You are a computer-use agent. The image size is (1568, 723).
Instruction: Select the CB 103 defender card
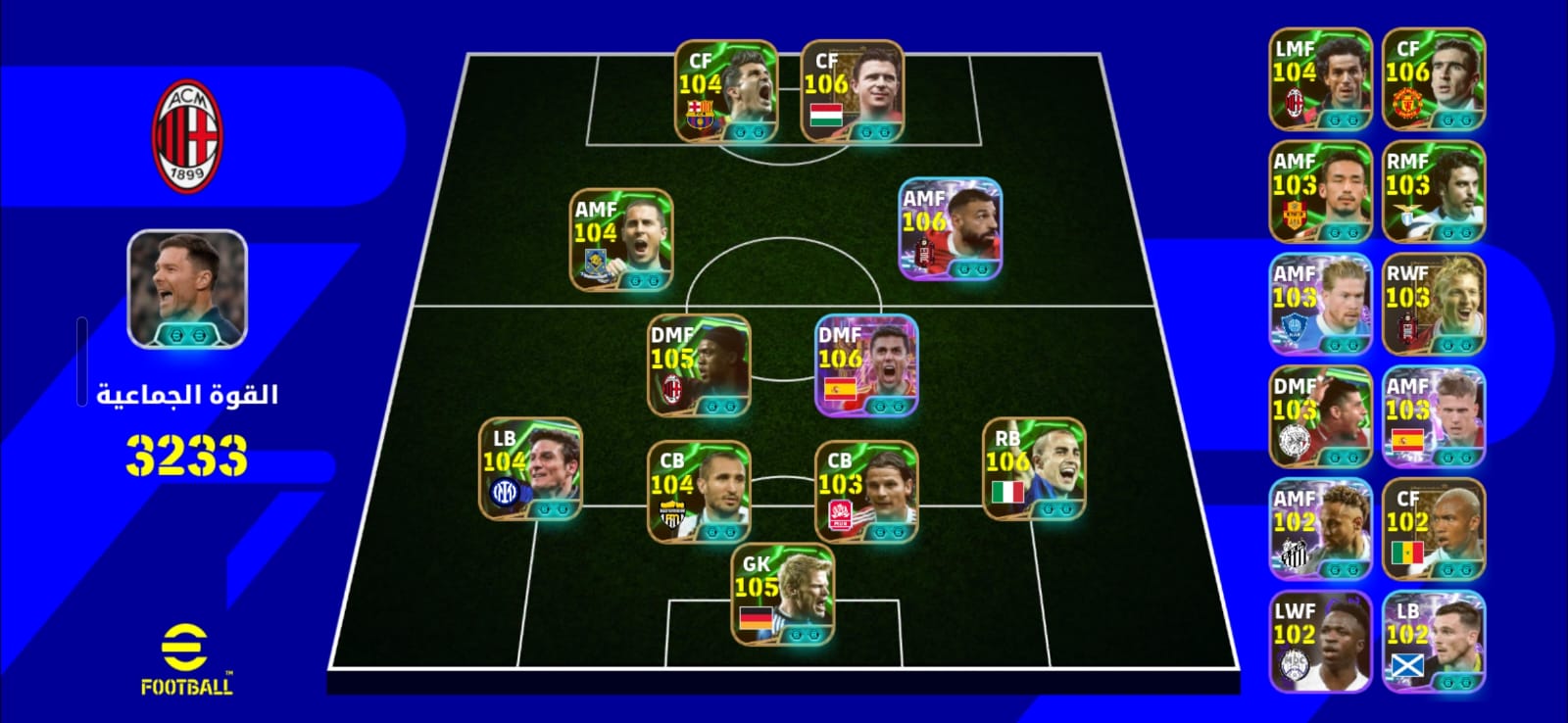[x=866, y=492]
